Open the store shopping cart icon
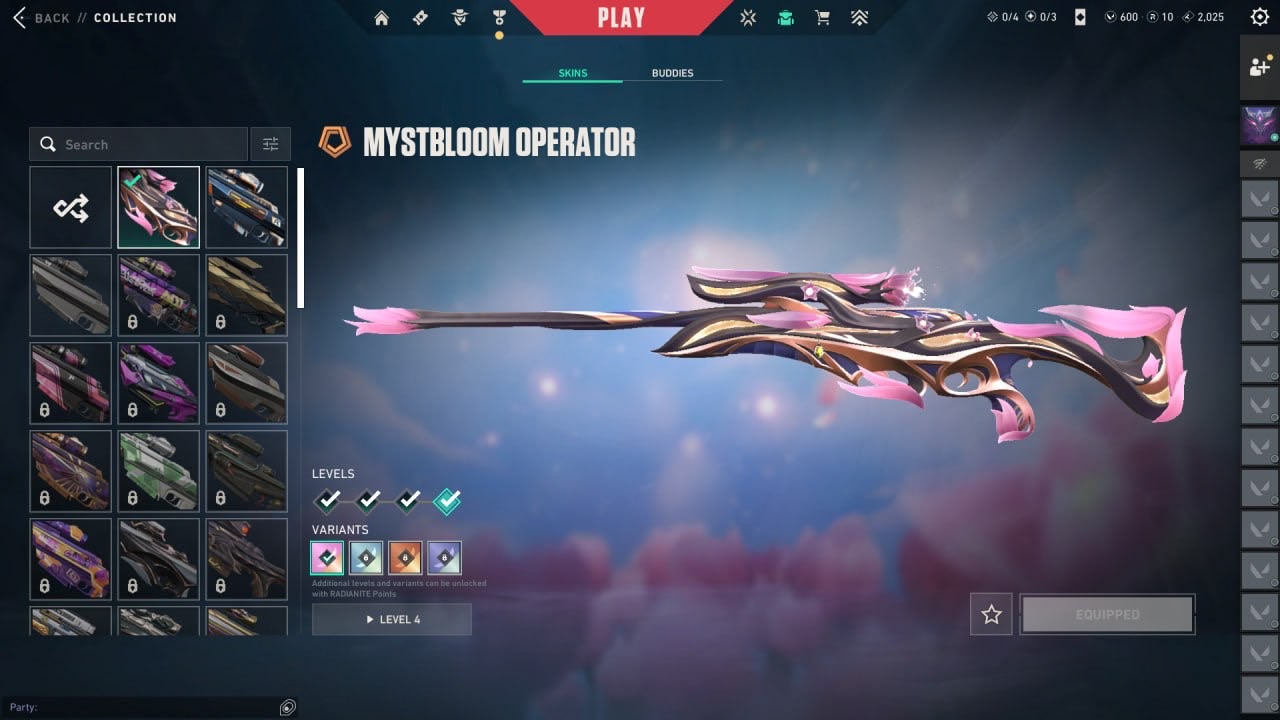This screenshot has width=1280, height=720. point(822,17)
